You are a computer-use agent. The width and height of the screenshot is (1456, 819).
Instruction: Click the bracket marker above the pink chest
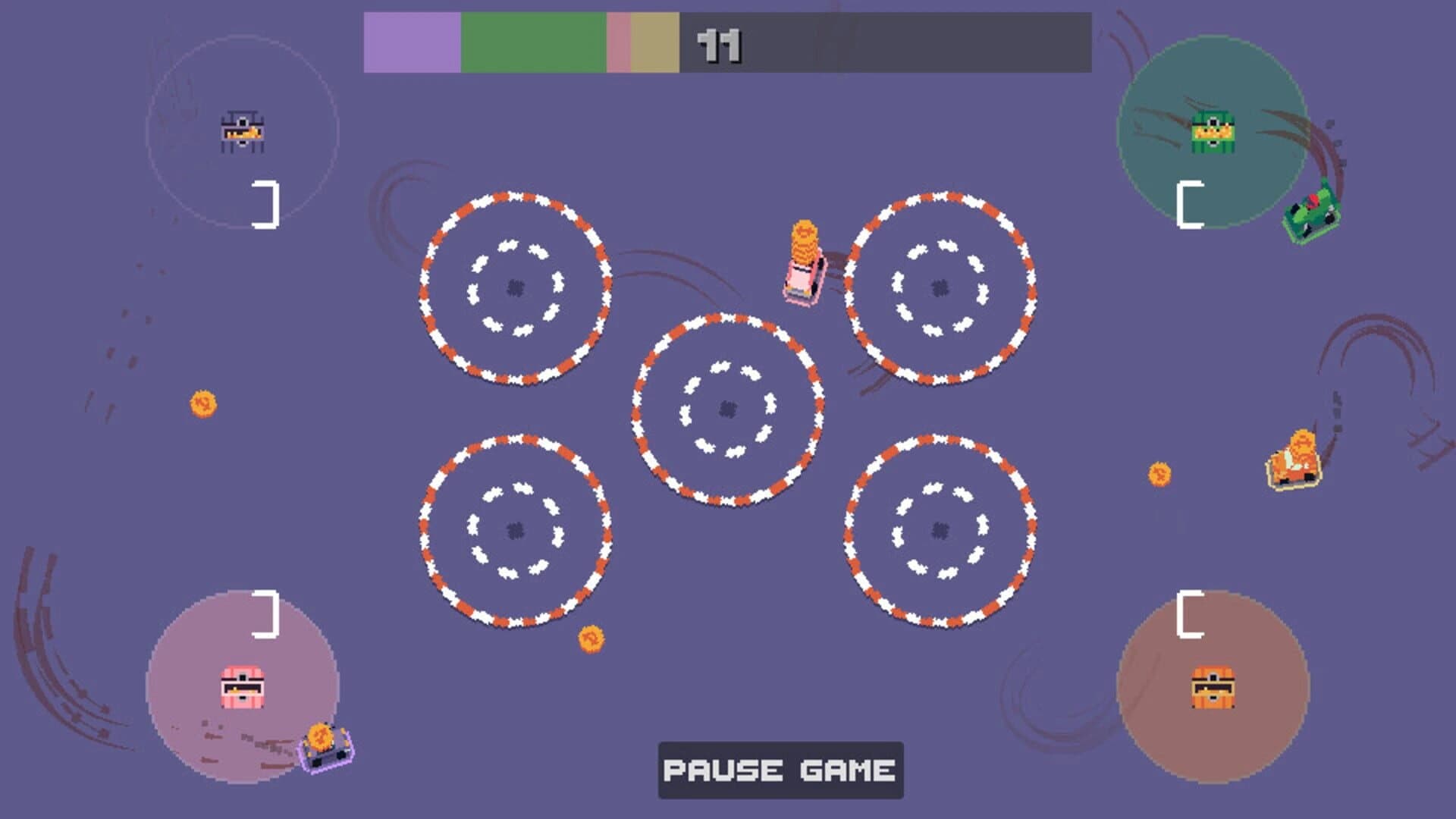pyautogui.click(x=267, y=616)
